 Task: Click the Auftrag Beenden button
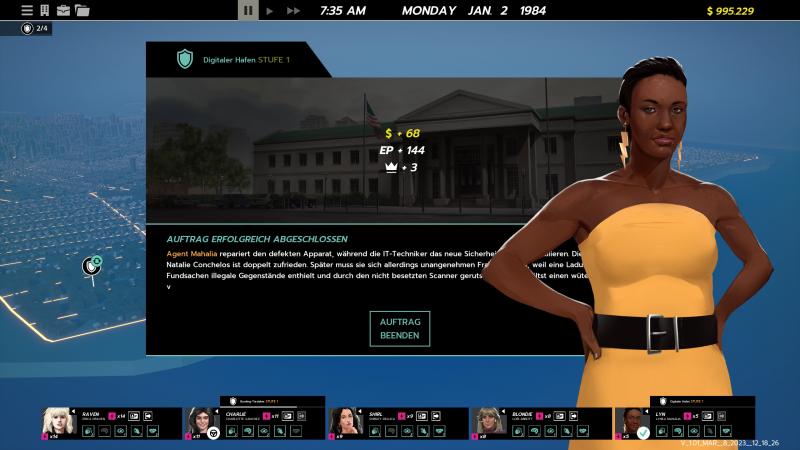[400, 328]
